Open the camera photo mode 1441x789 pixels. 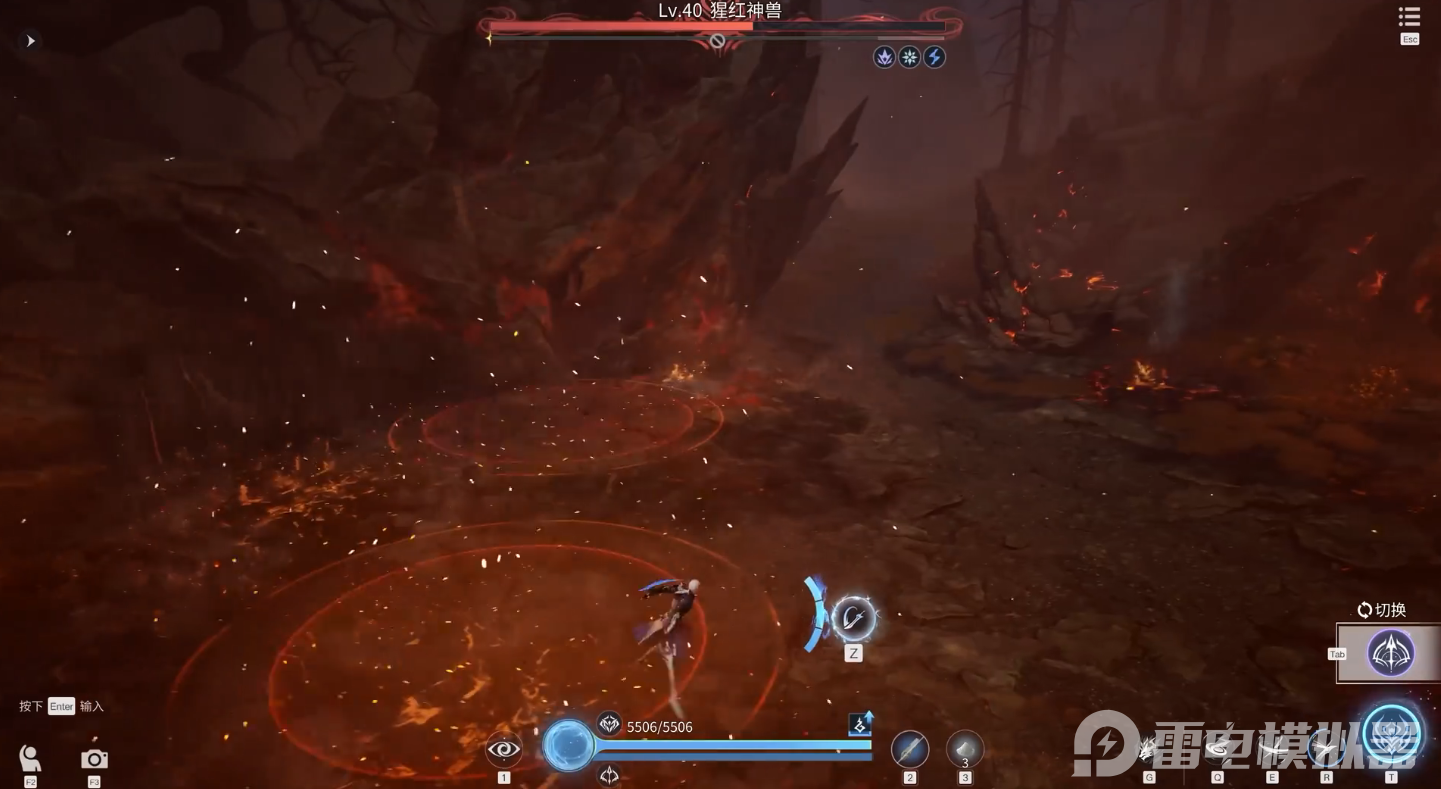click(x=94, y=759)
